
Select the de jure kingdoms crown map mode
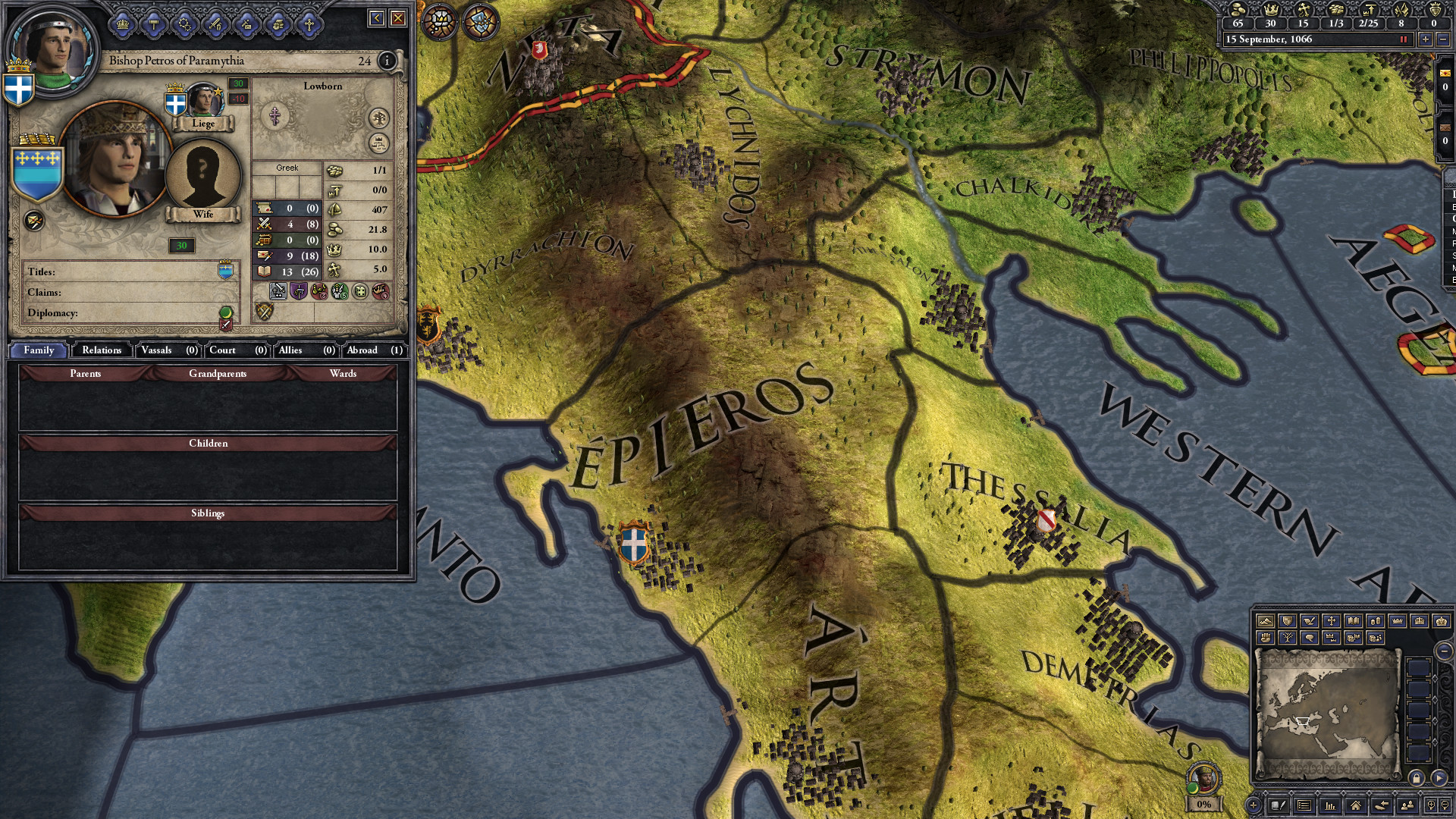click(1420, 621)
